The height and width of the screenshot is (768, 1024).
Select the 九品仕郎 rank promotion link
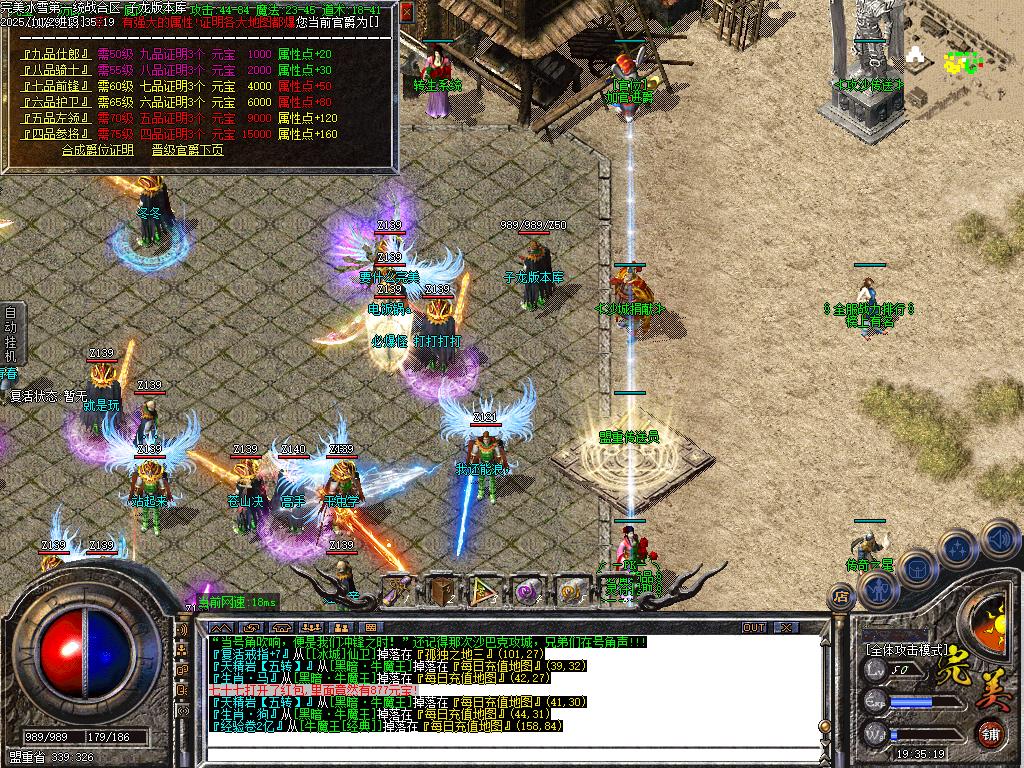[56, 54]
